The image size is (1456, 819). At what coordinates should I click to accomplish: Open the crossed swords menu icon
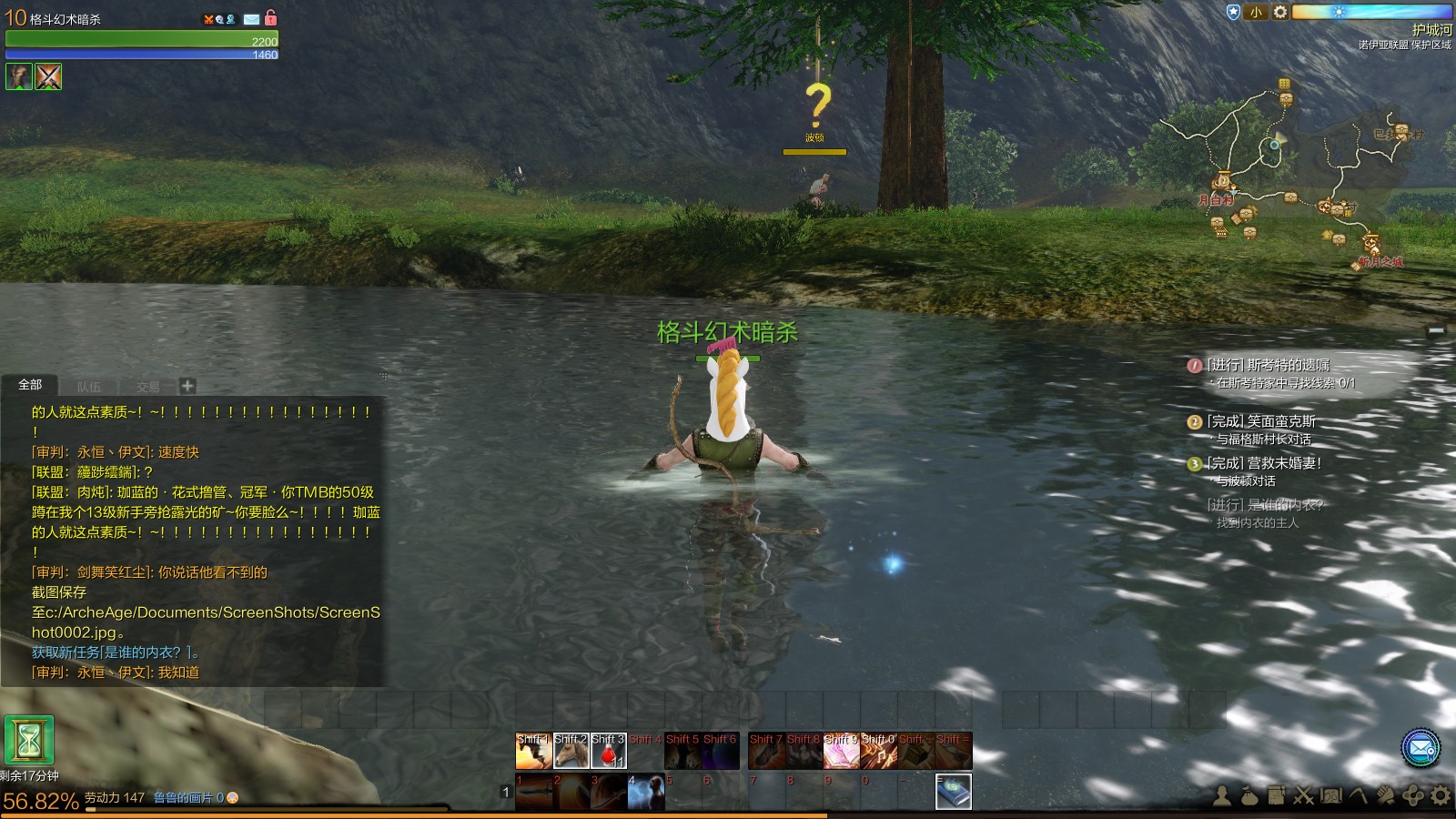(x=1304, y=796)
